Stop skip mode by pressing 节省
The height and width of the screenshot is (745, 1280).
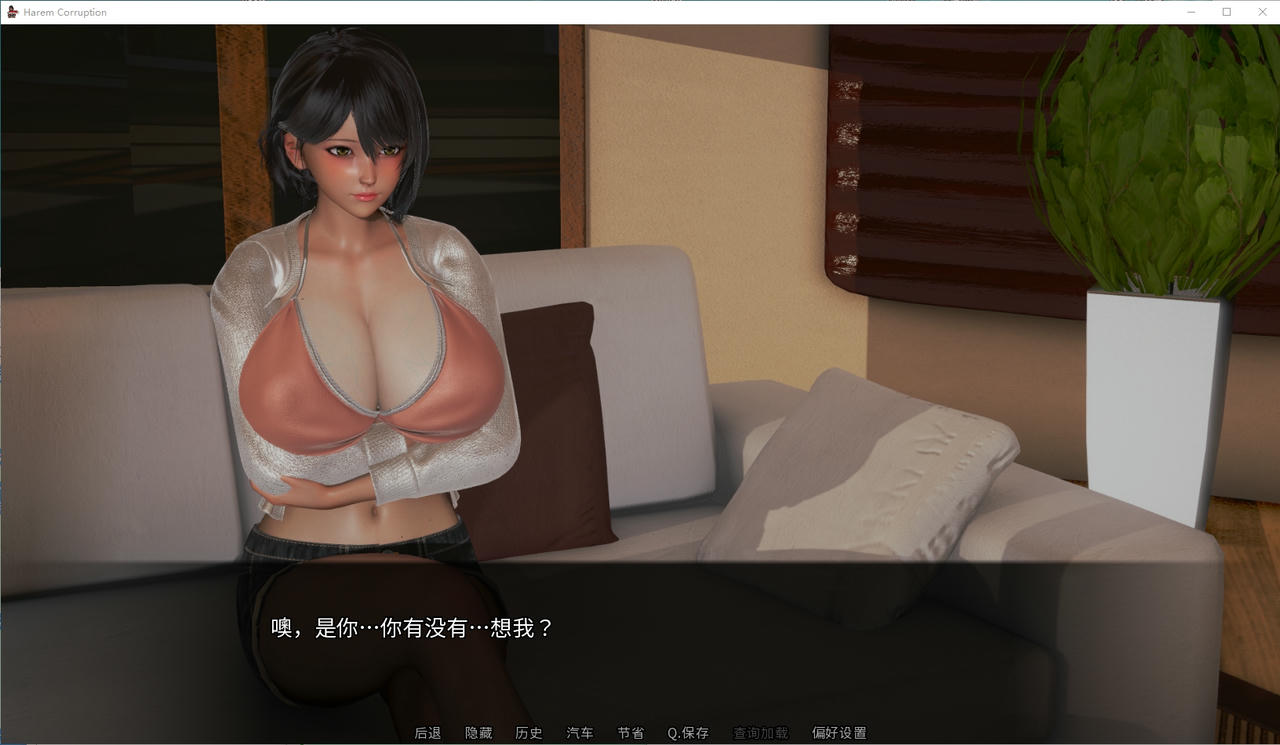pos(629,732)
